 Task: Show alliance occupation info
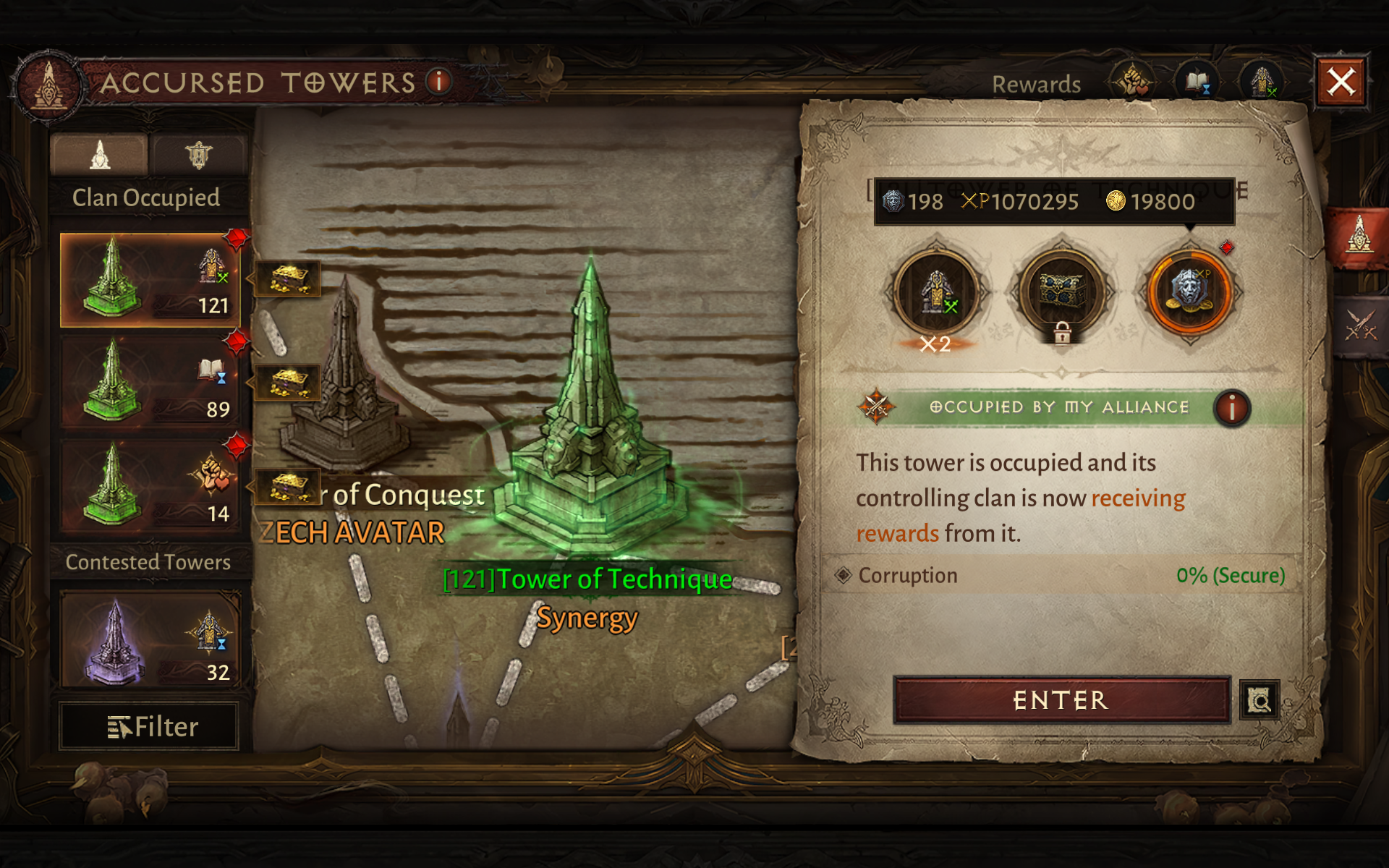tap(1231, 408)
